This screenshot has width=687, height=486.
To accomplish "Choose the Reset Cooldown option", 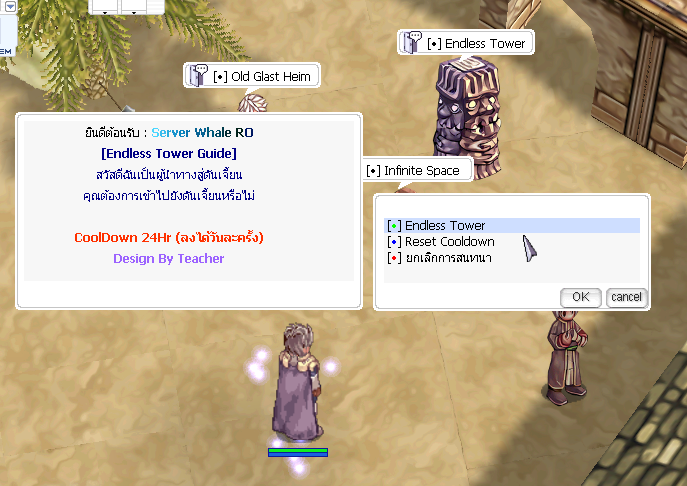I will (x=449, y=242).
